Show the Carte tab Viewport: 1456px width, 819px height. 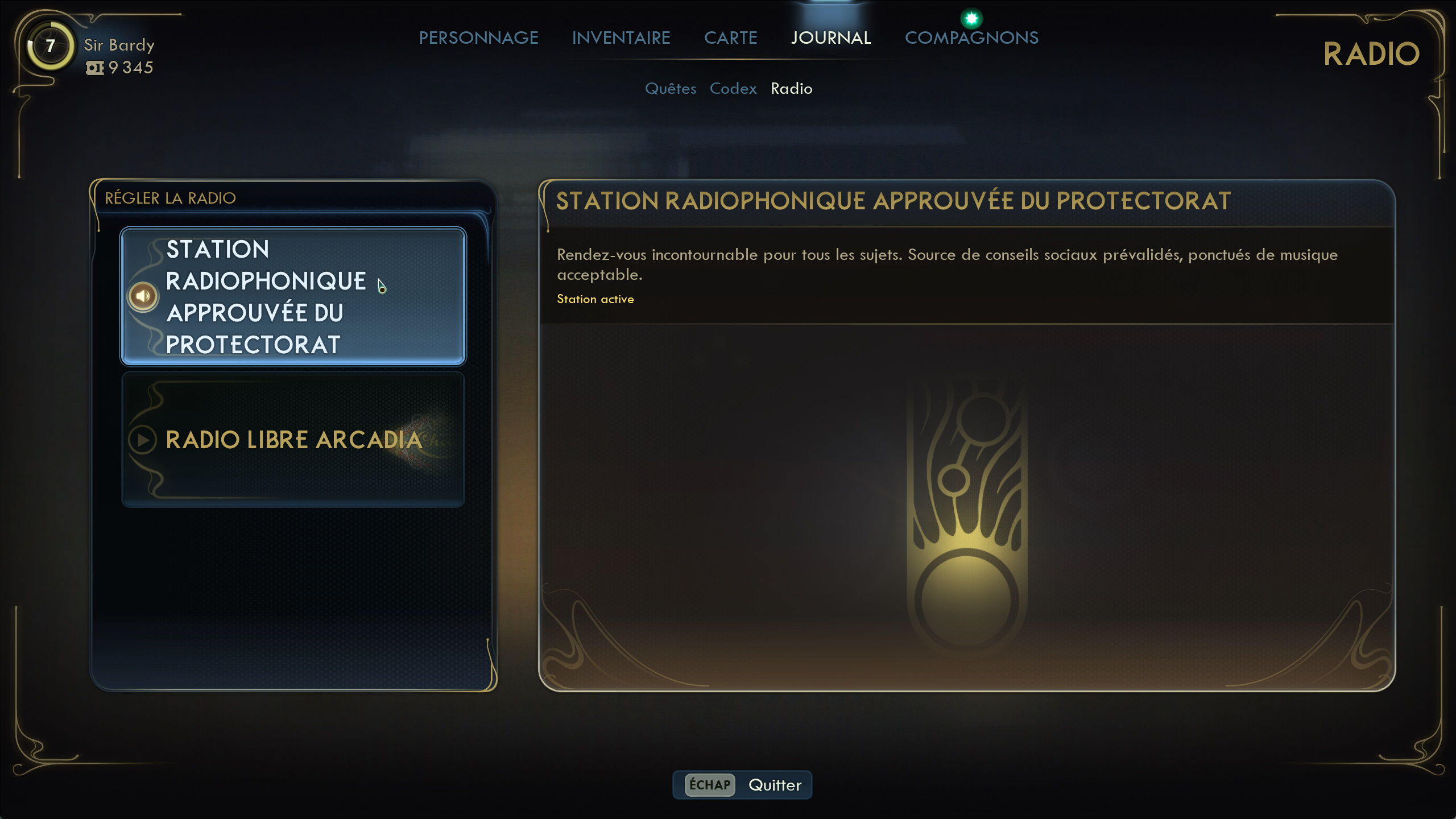[730, 38]
